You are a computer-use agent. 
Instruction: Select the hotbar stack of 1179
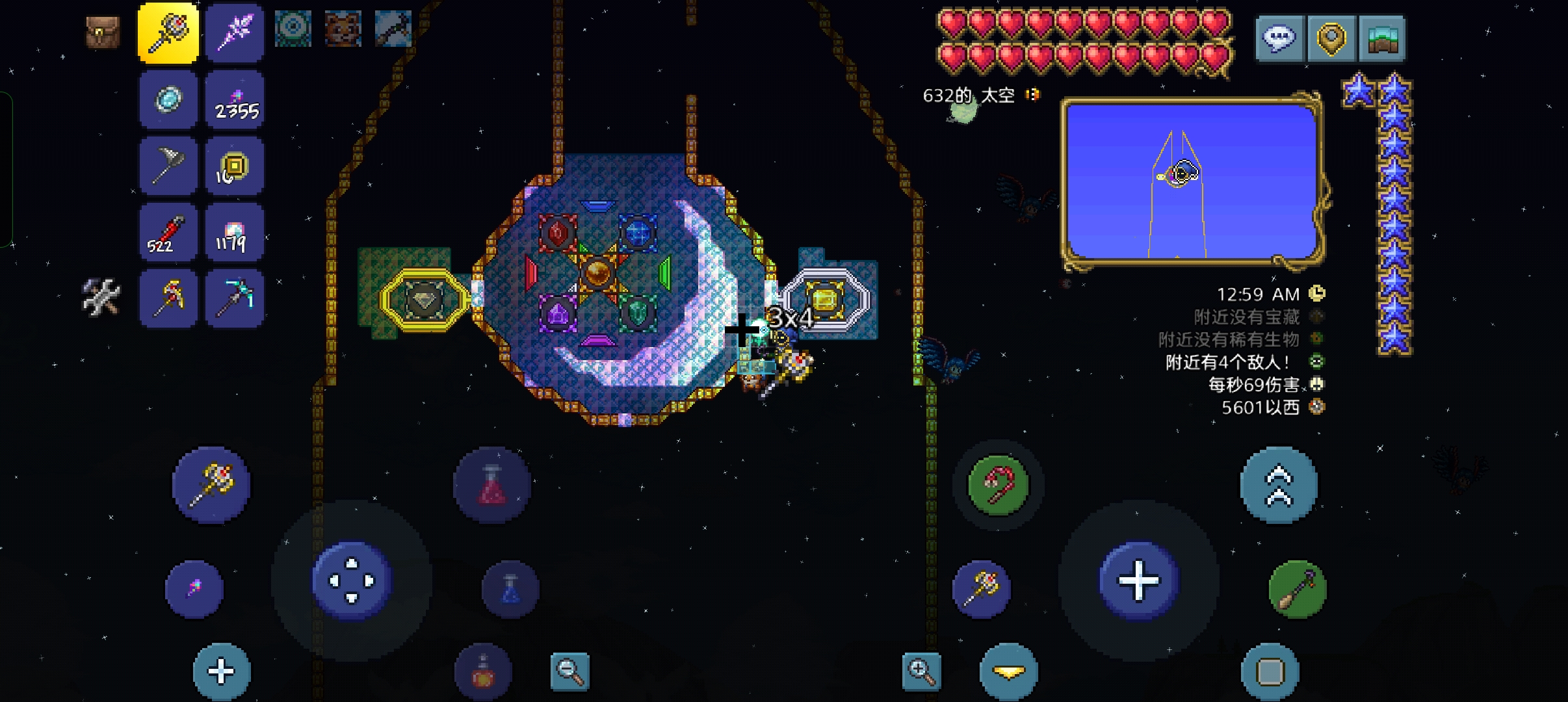pos(235,232)
